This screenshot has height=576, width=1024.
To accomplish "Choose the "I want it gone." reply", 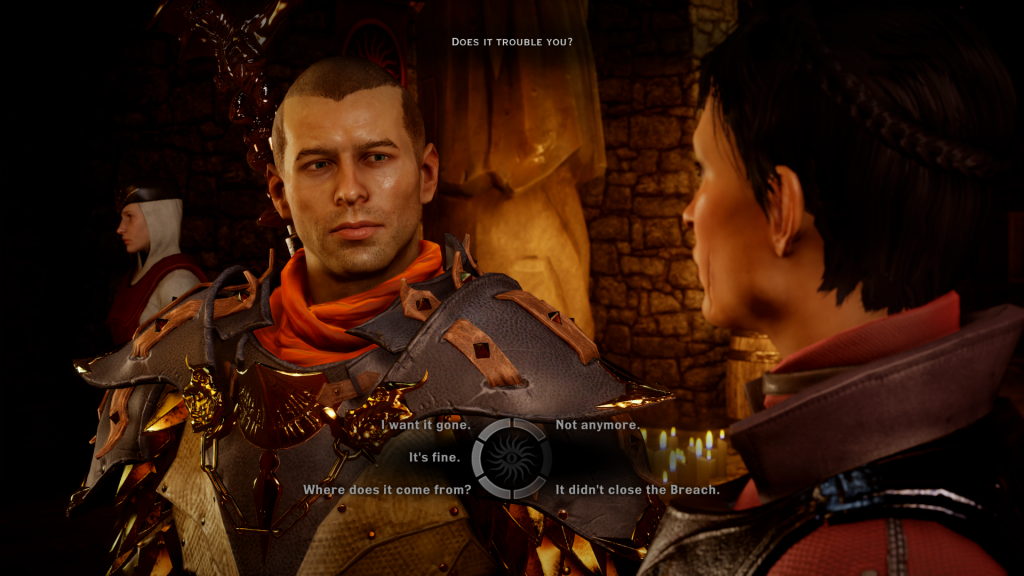I will (x=426, y=425).
